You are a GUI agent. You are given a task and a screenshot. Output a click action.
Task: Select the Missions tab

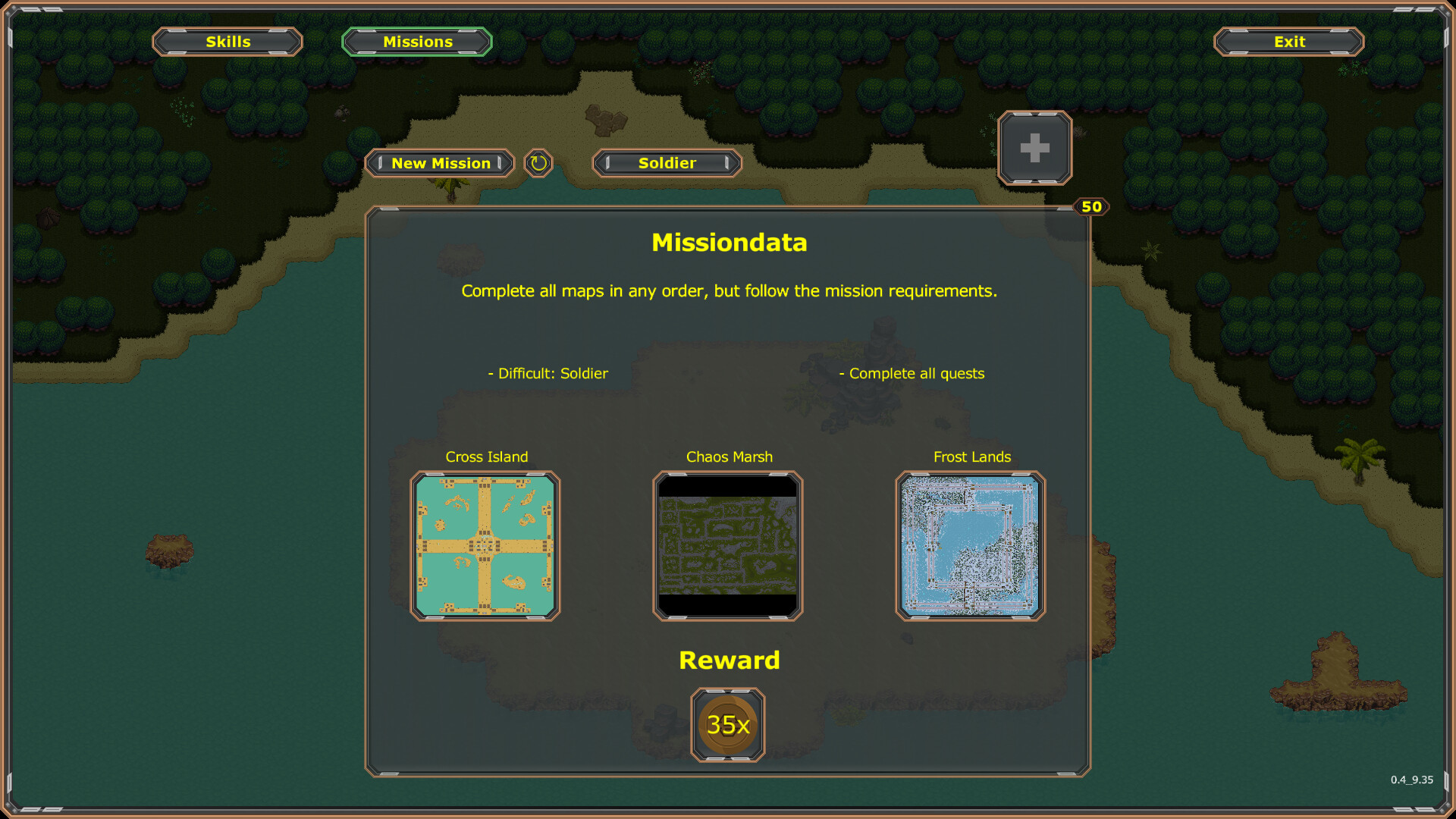[416, 42]
